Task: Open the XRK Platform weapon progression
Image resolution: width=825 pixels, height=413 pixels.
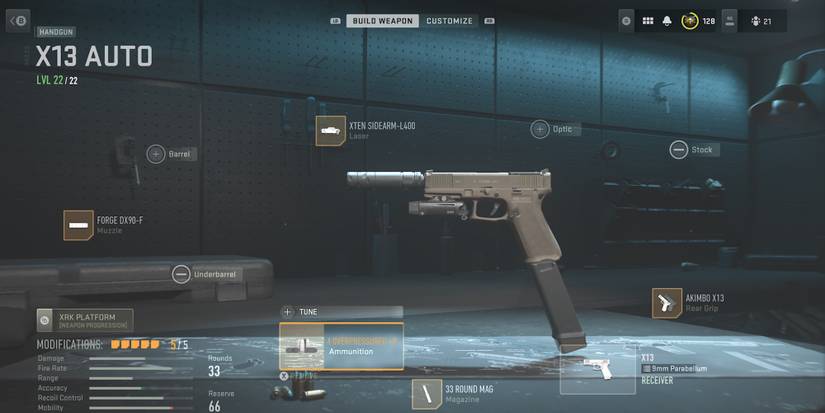Action: tap(85, 321)
